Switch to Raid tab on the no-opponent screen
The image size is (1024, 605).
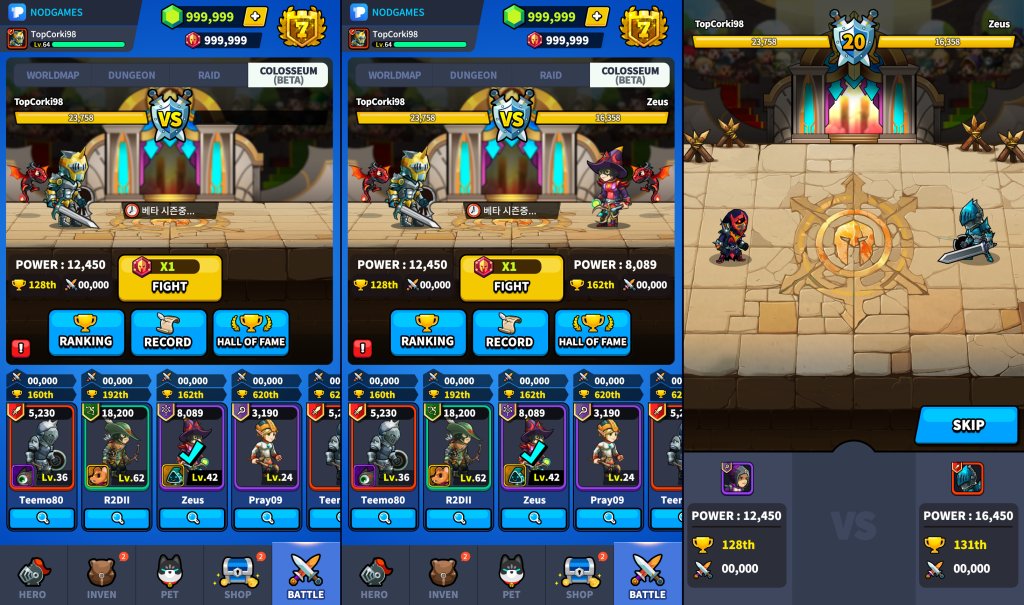[x=209, y=75]
